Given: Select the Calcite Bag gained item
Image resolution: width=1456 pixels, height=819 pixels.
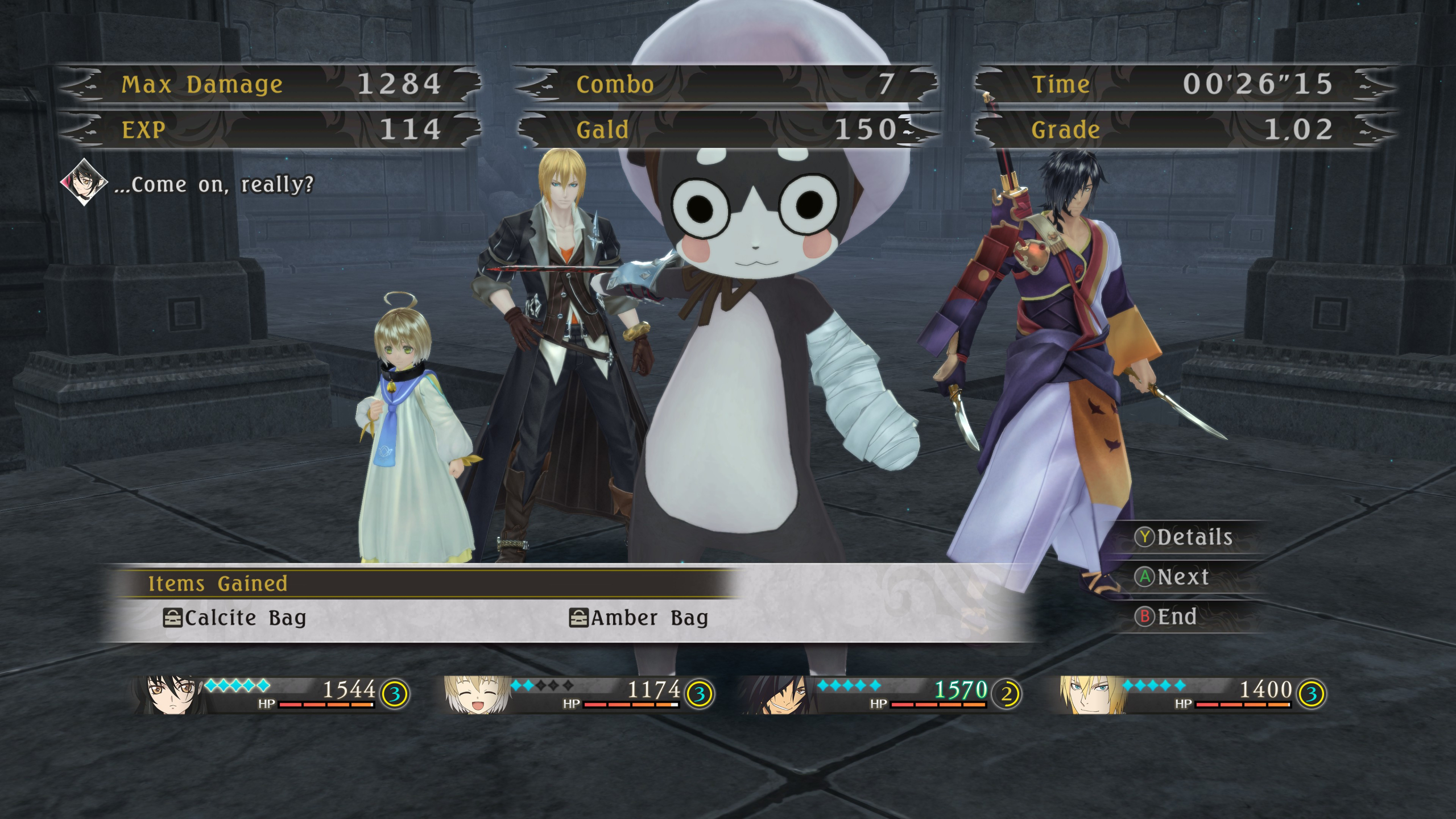Looking at the screenshot, I should (234, 618).
